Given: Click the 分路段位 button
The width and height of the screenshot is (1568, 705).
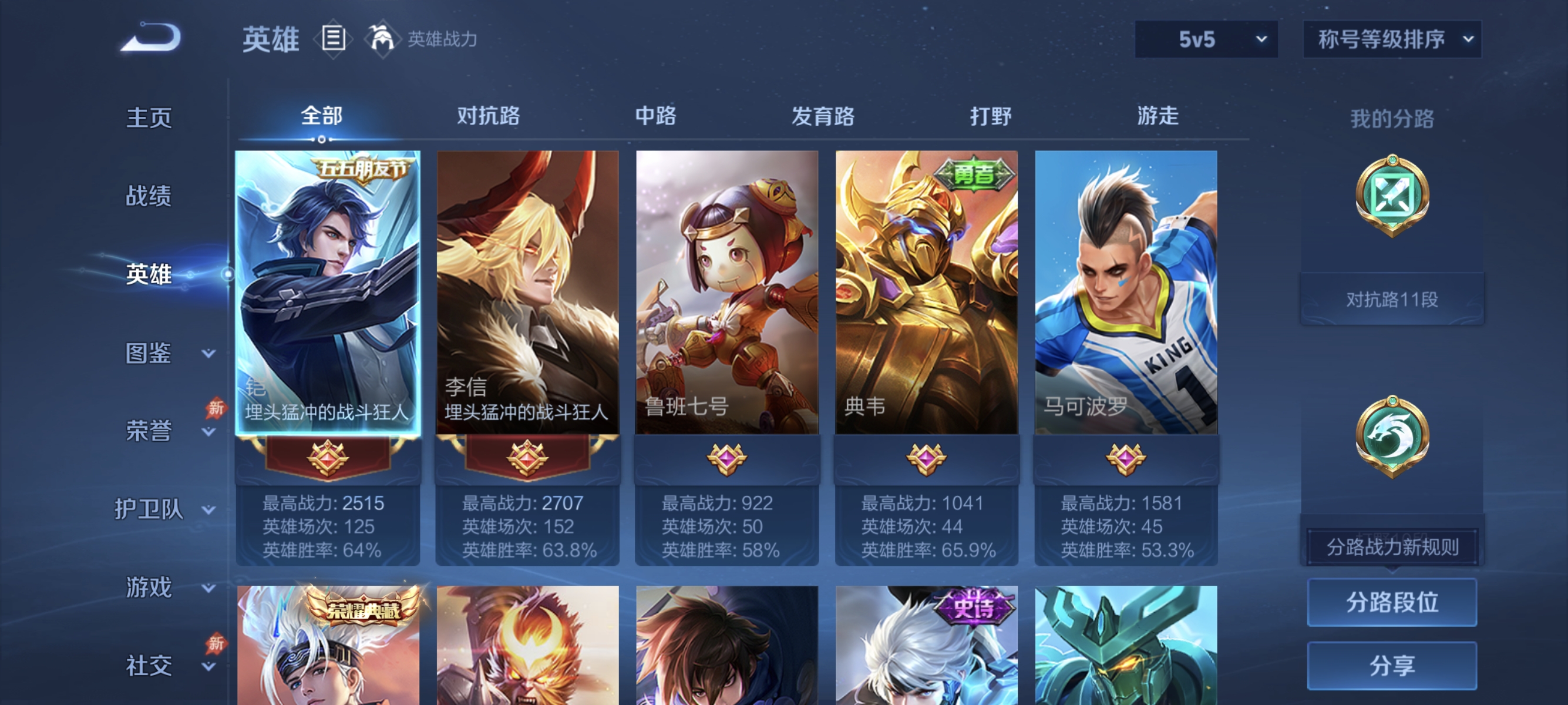Looking at the screenshot, I should tap(1392, 603).
